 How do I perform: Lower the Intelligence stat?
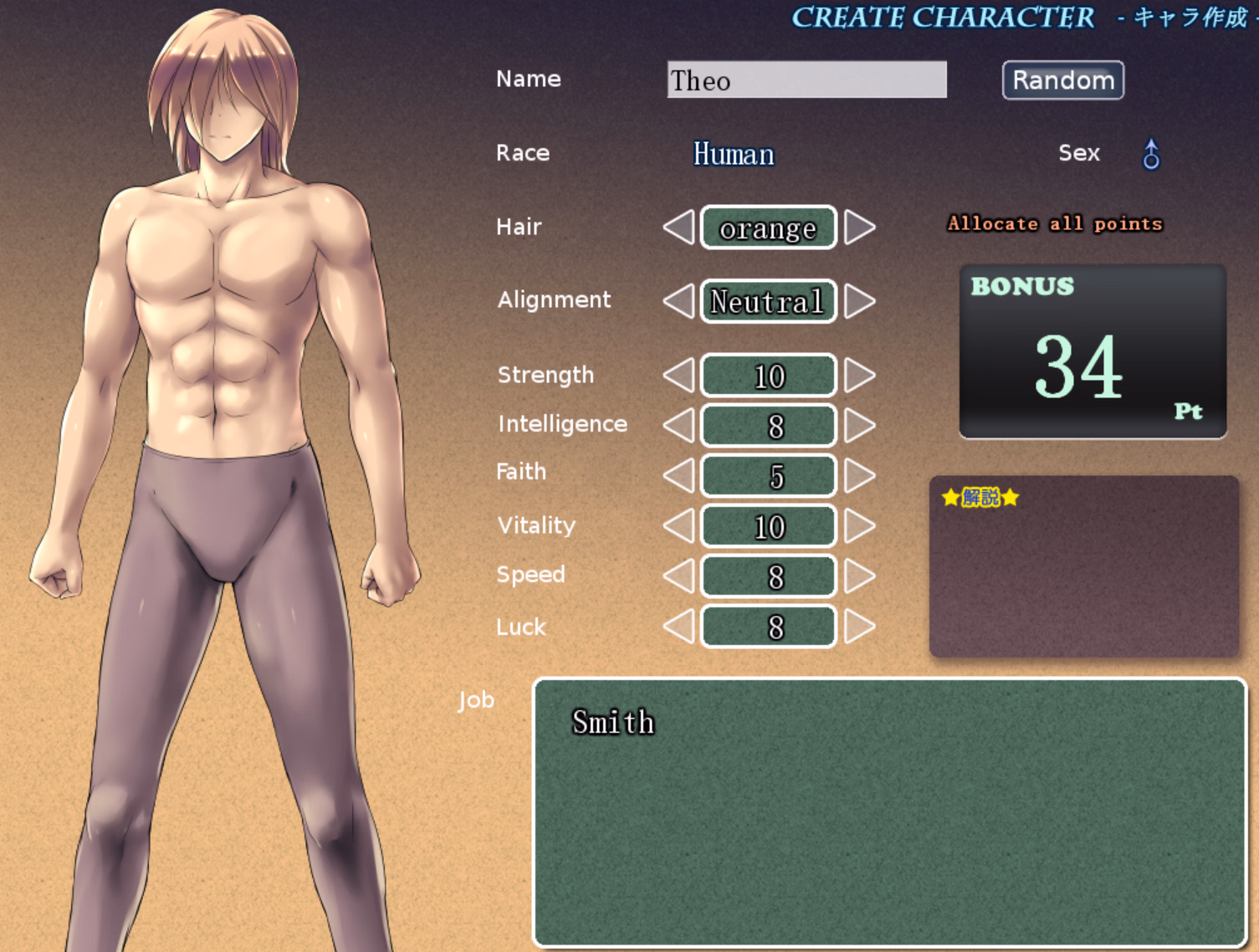pos(678,426)
